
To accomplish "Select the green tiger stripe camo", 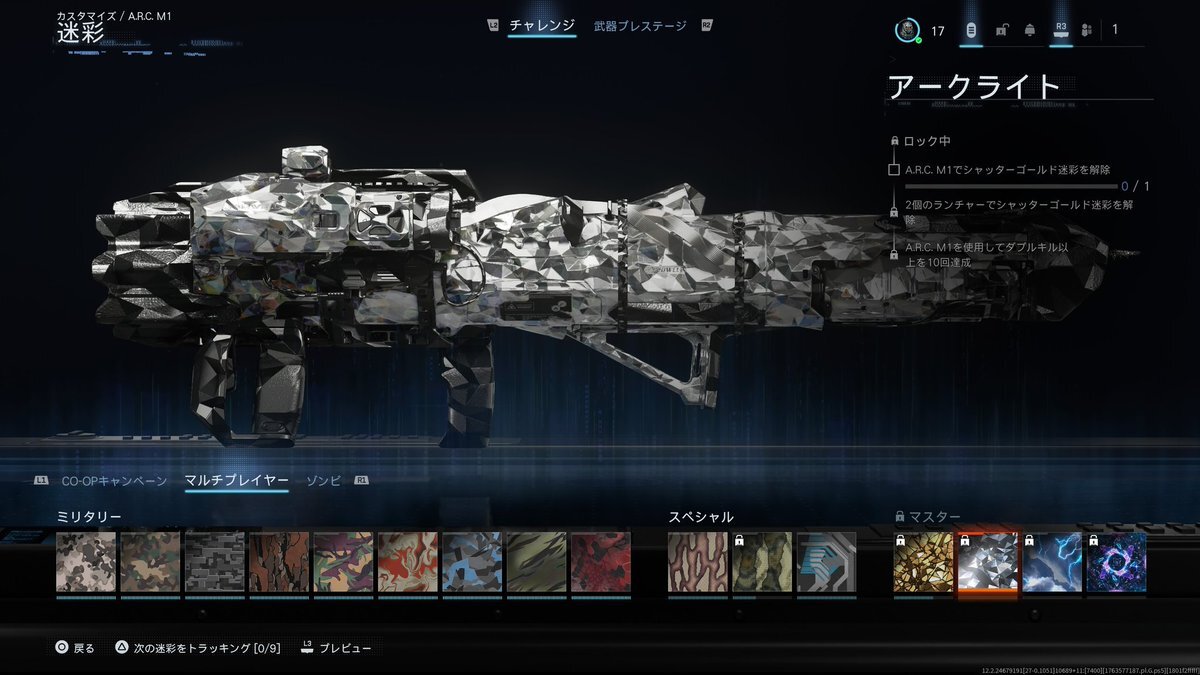I will point(536,562).
